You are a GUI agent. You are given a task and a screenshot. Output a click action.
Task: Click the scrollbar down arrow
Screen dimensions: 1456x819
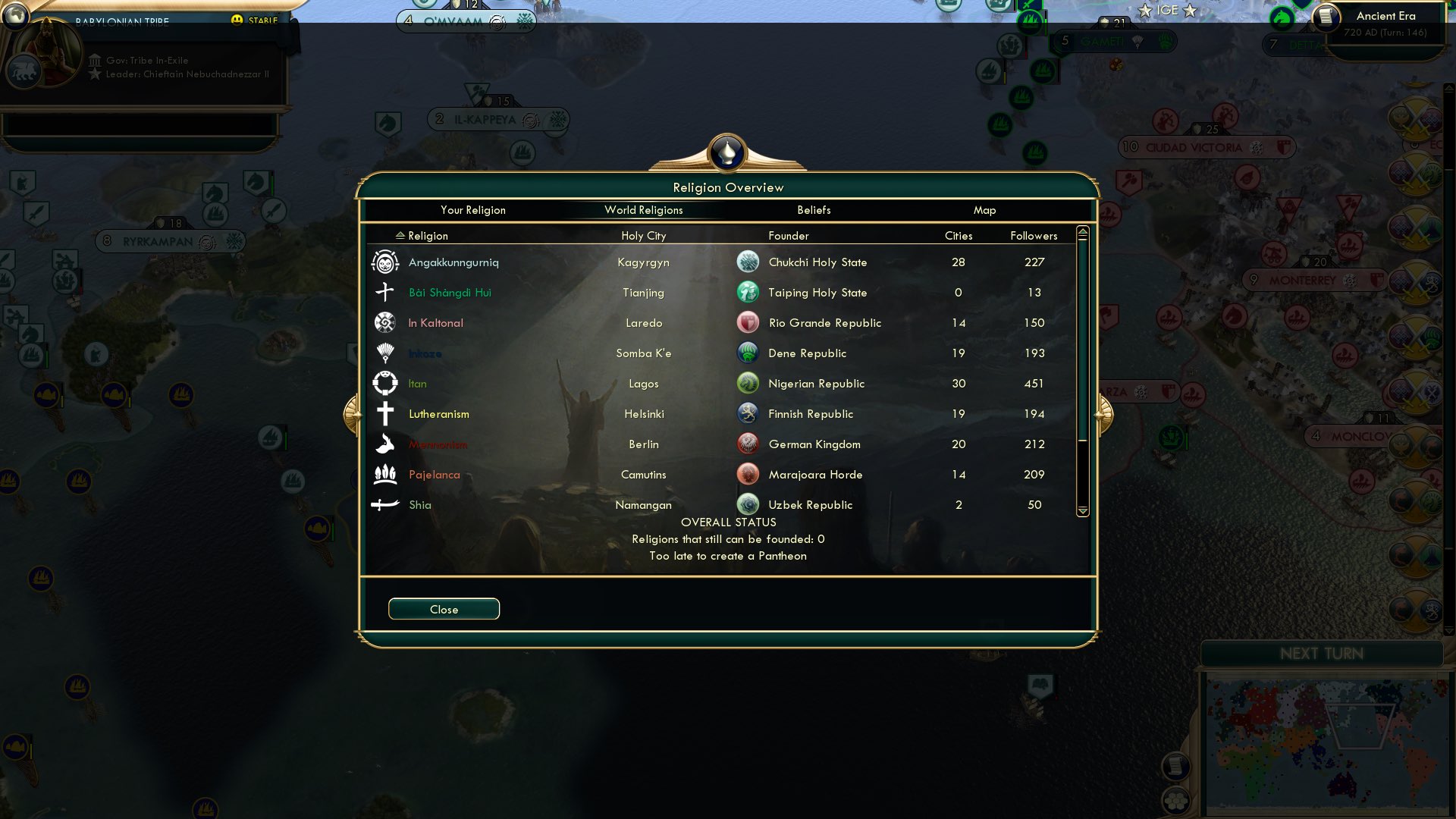click(x=1082, y=511)
